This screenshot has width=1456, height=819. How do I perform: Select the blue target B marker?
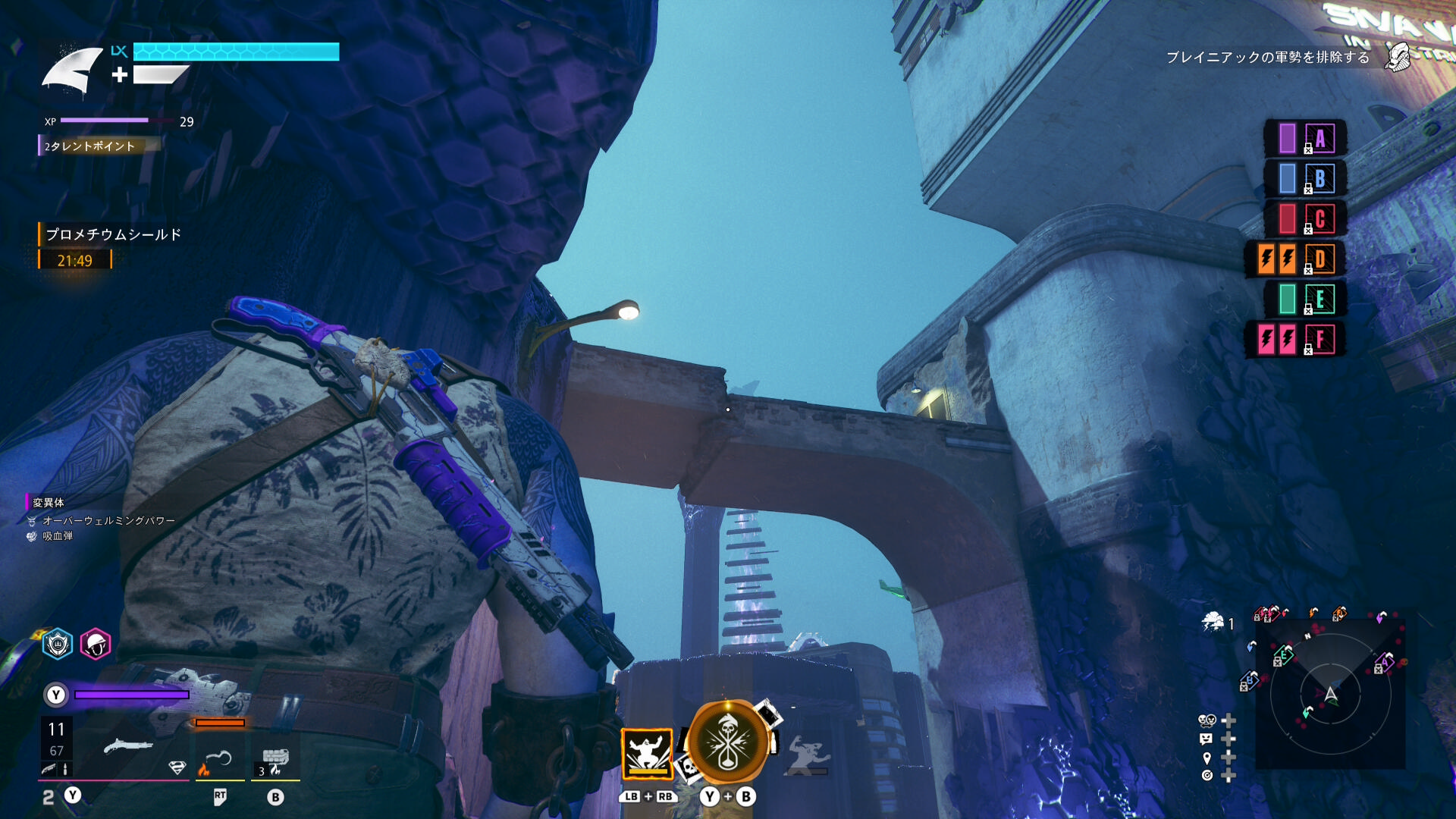tap(1306, 178)
